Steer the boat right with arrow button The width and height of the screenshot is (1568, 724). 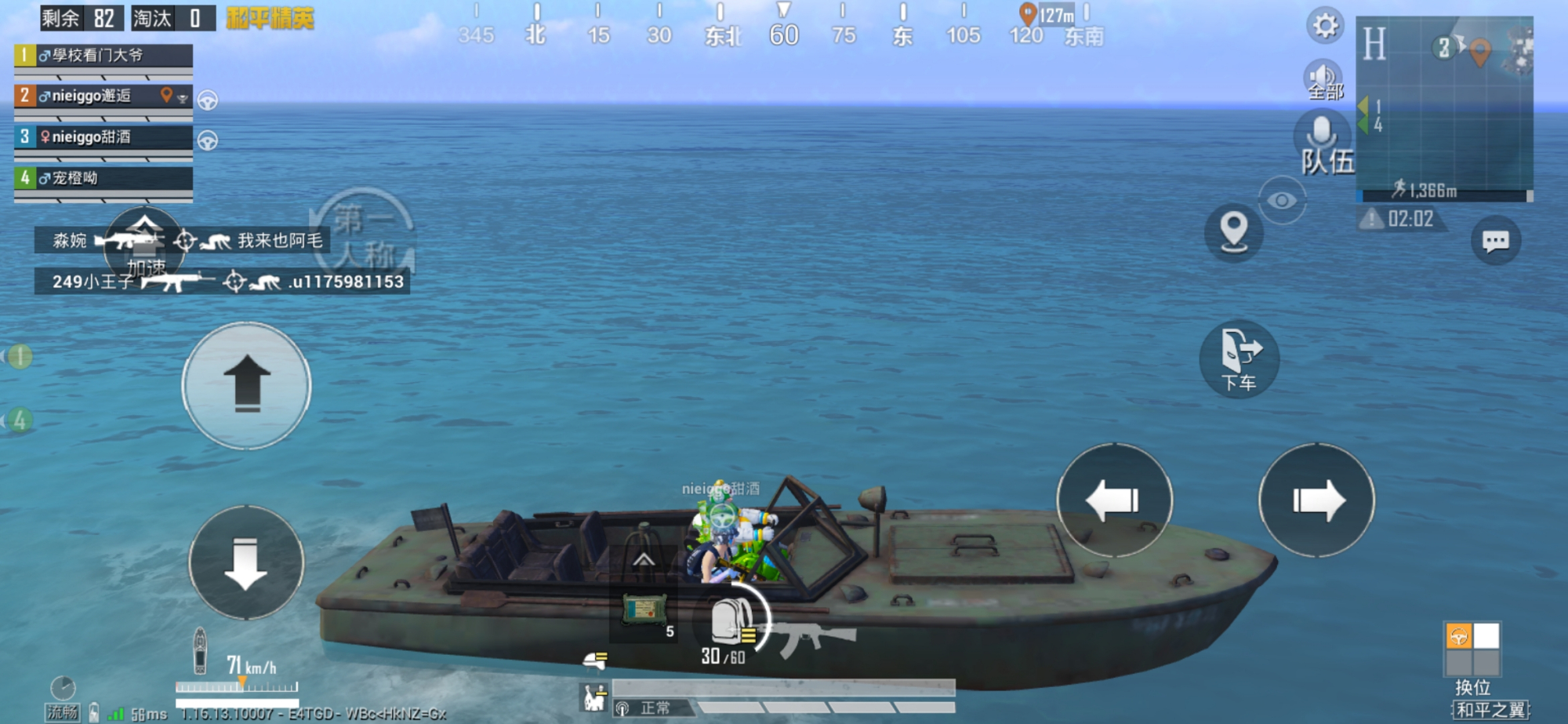[x=1317, y=500]
